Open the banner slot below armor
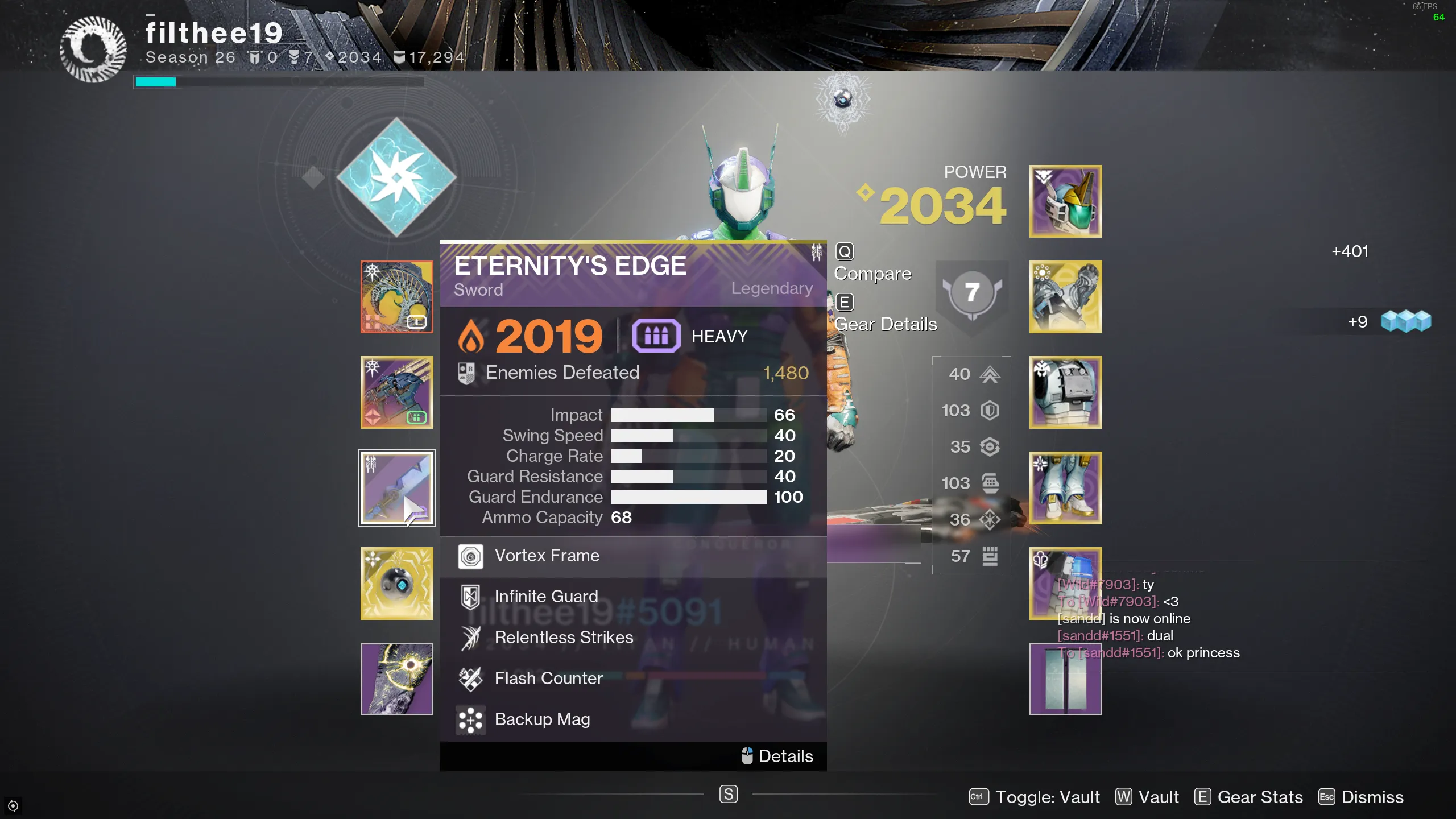 coord(1065,679)
